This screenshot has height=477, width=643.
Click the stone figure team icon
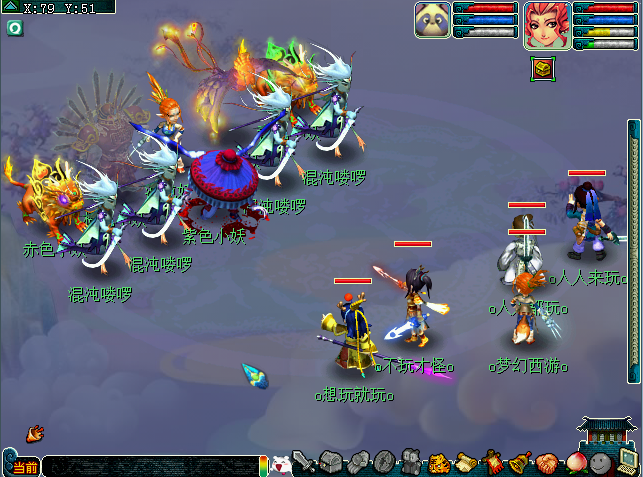pos(410,462)
